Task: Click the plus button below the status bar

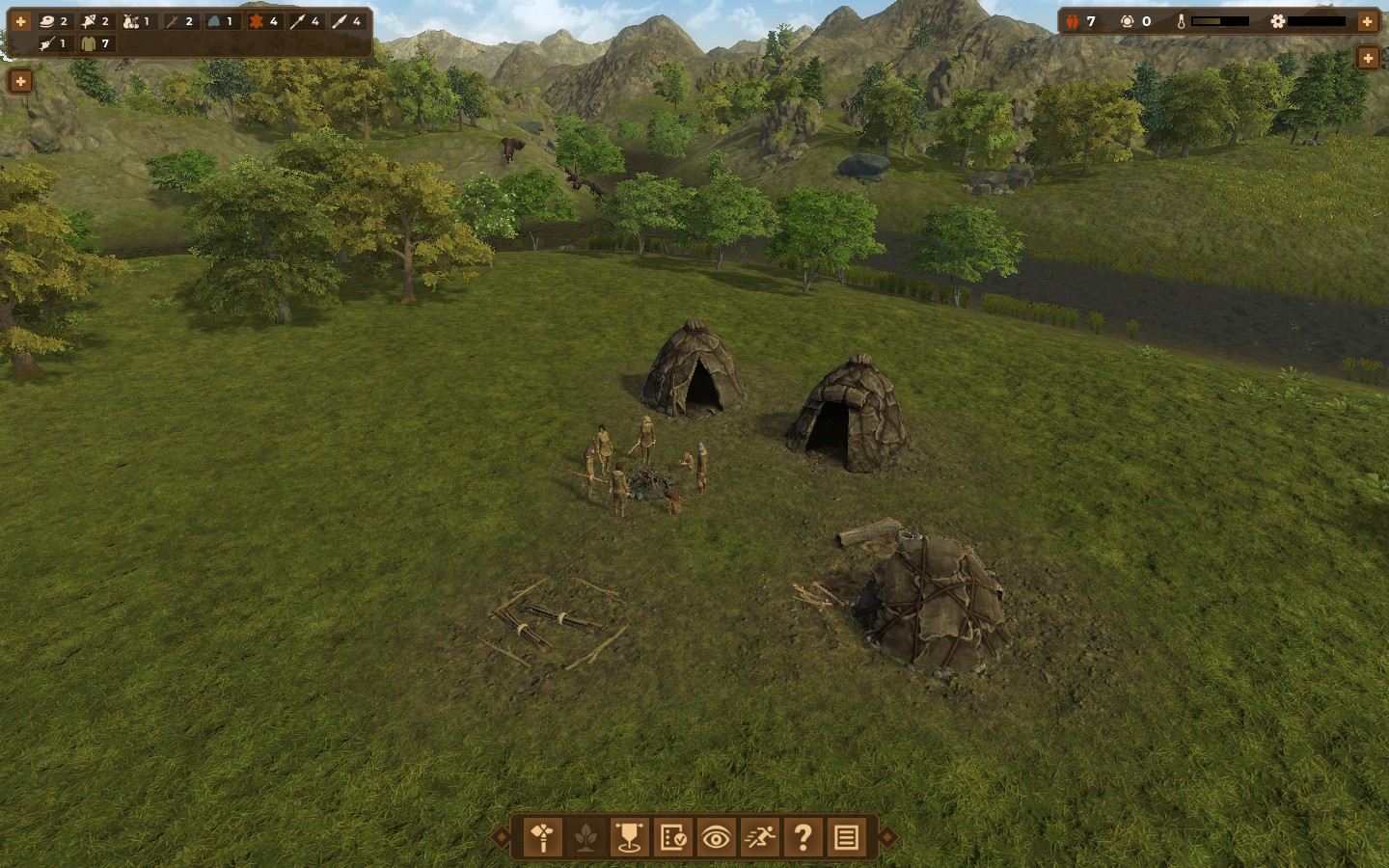Action: [x=1367, y=59]
